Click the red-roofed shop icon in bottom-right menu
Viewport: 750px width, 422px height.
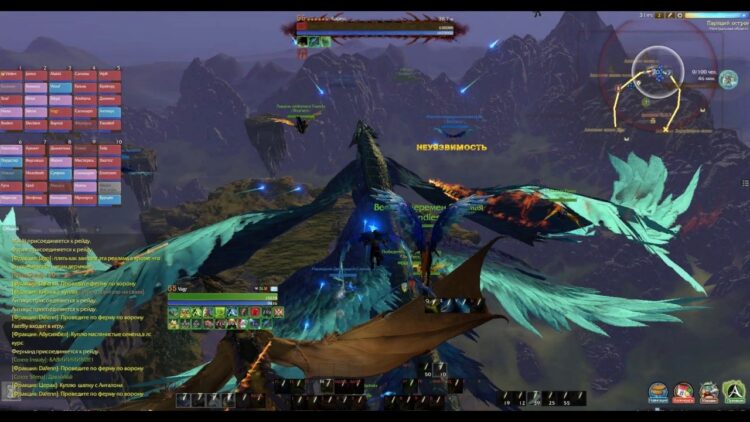click(x=683, y=391)
